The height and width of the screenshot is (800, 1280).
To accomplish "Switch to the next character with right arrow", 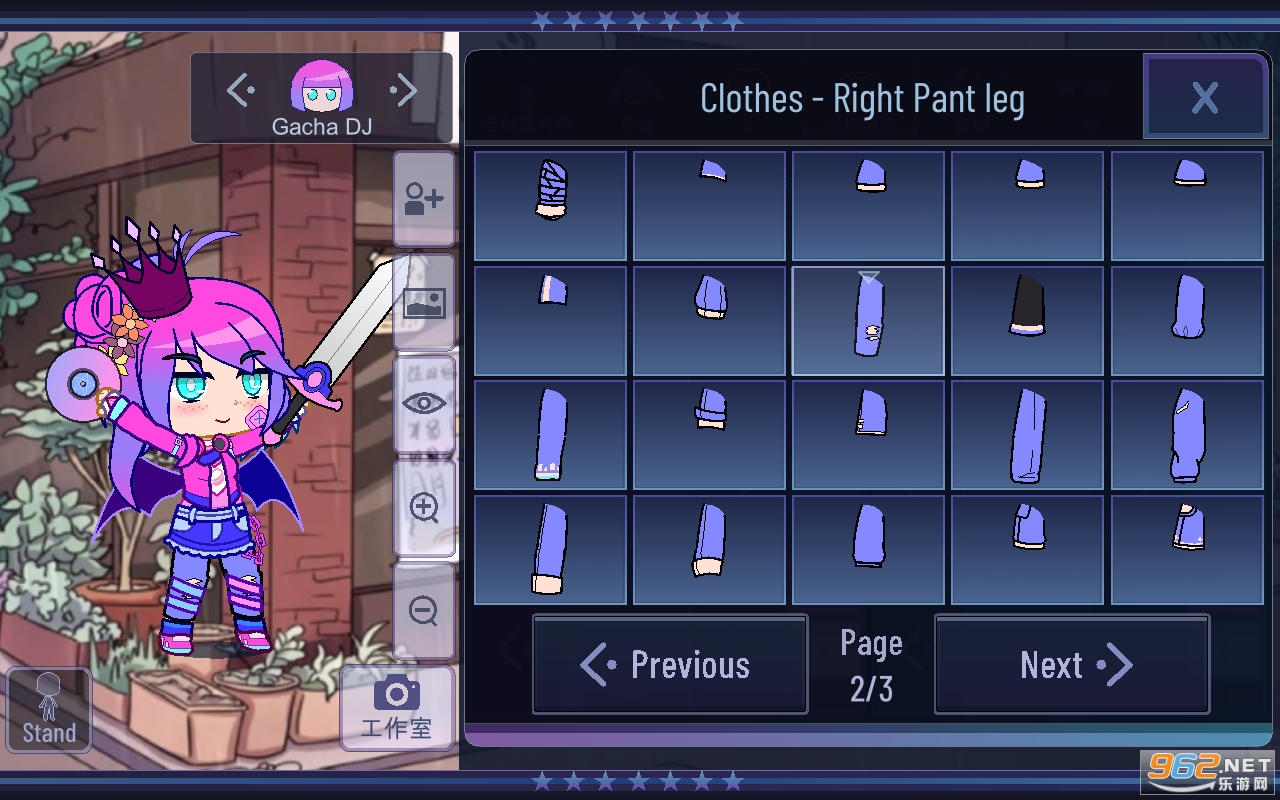I will click(404, 91).
